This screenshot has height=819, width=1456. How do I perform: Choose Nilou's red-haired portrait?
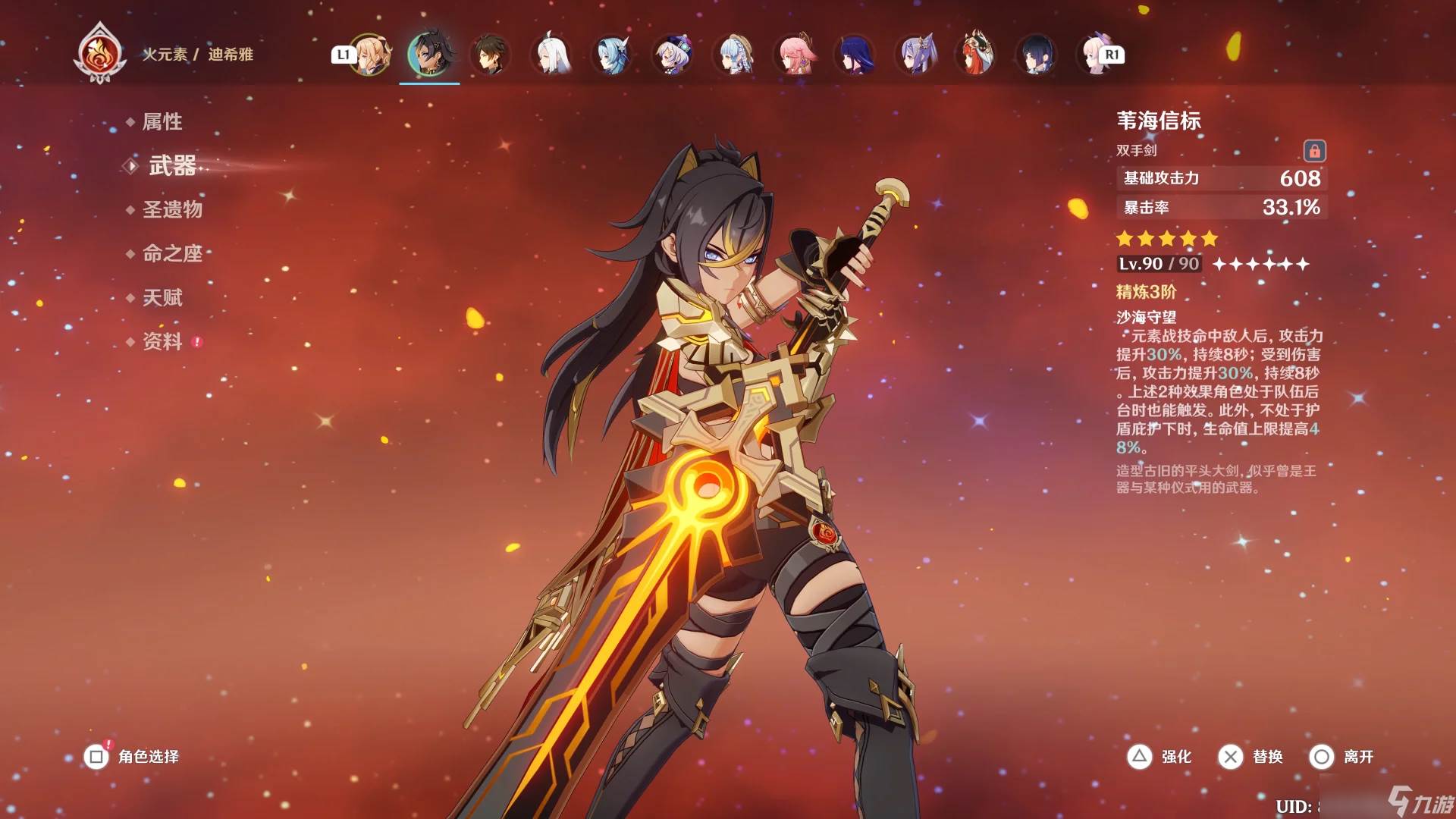[x=977, y=55]
